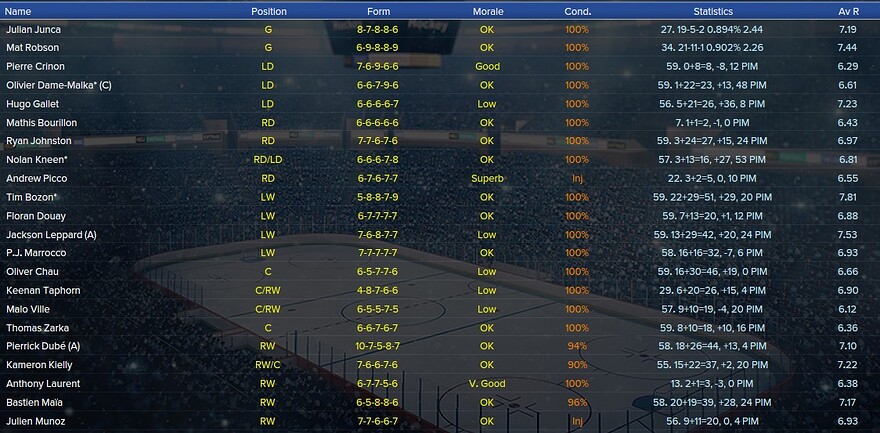Sort by the Cond. column header

point(577,11)
